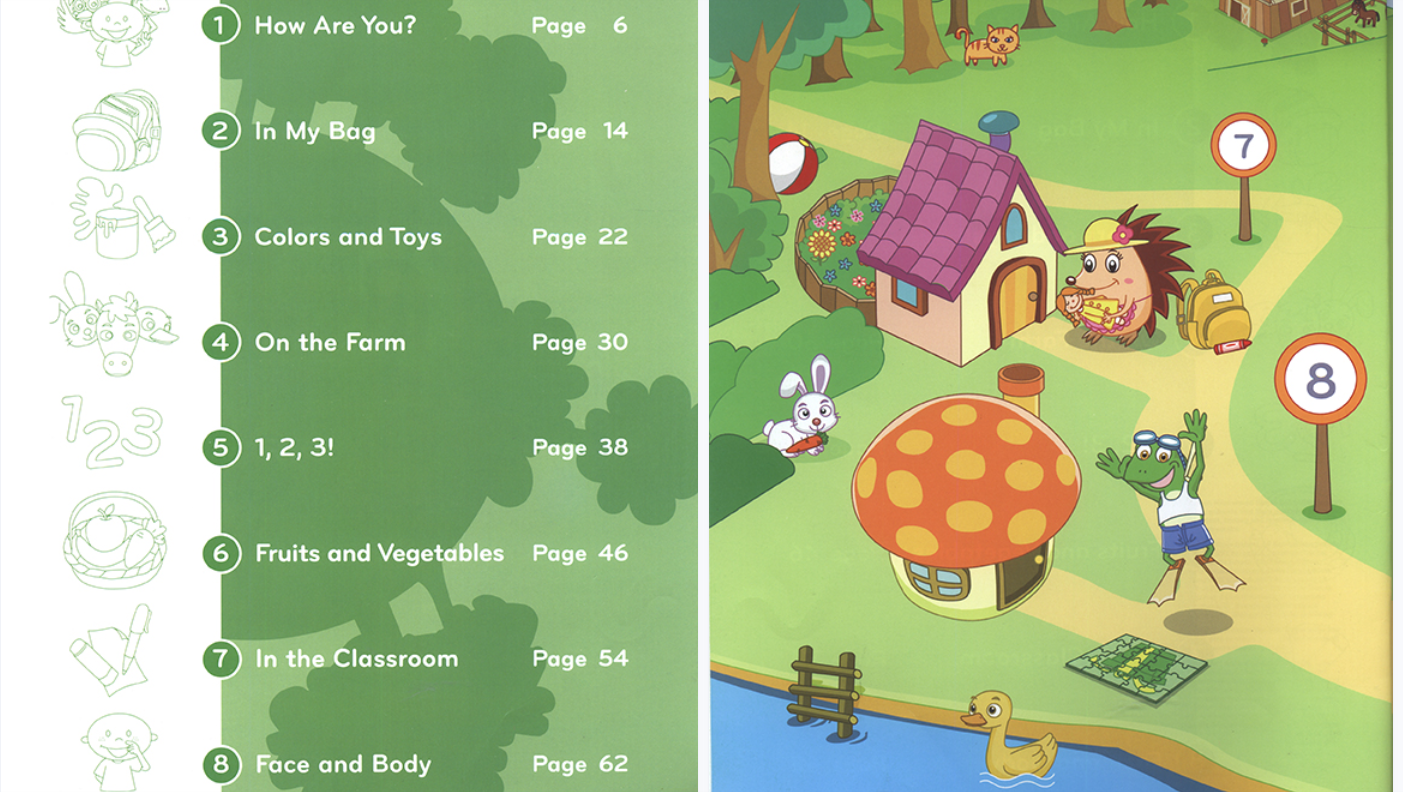Select Fruits and Vegetables unit

coord(379,553)
